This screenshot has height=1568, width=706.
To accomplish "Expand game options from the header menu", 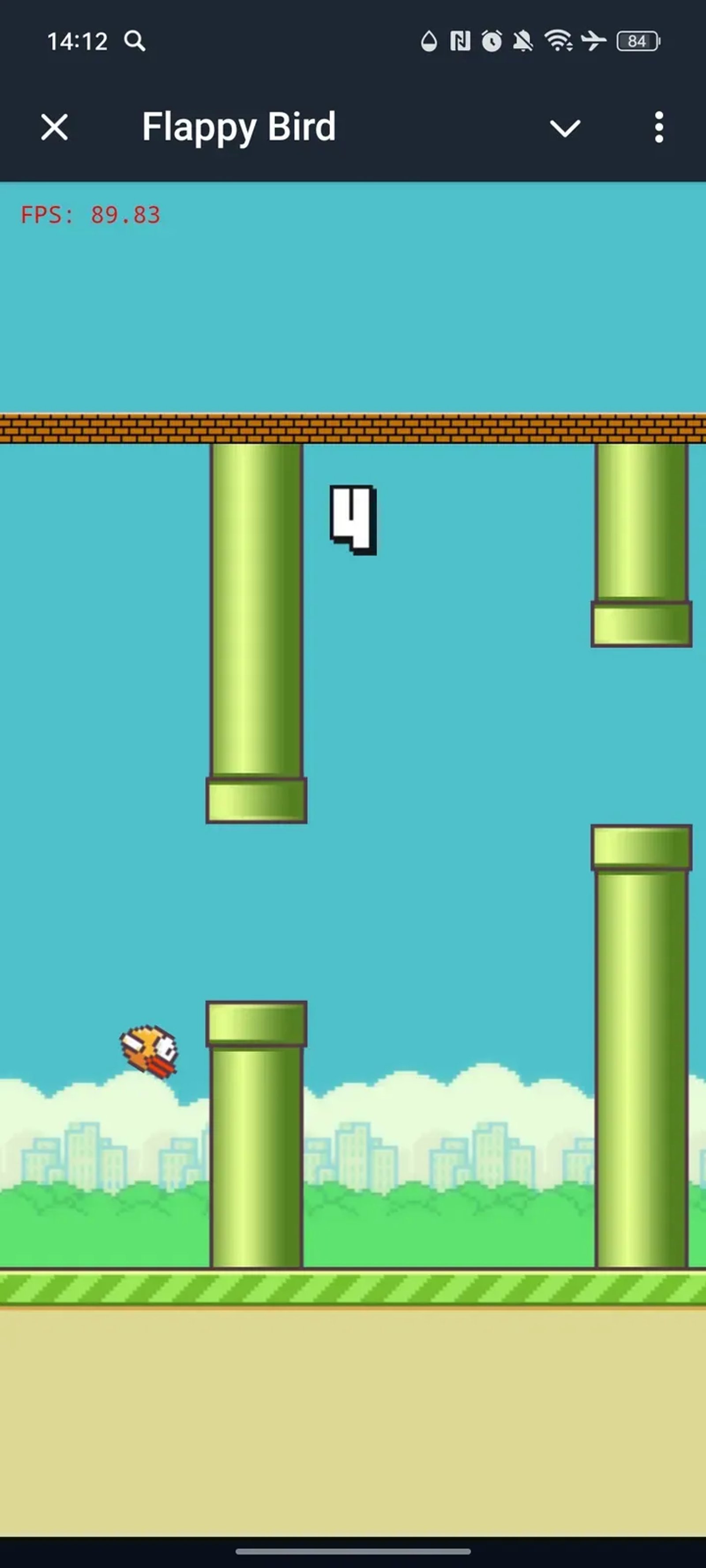I will pyautogui.click(x=566, y=128).
